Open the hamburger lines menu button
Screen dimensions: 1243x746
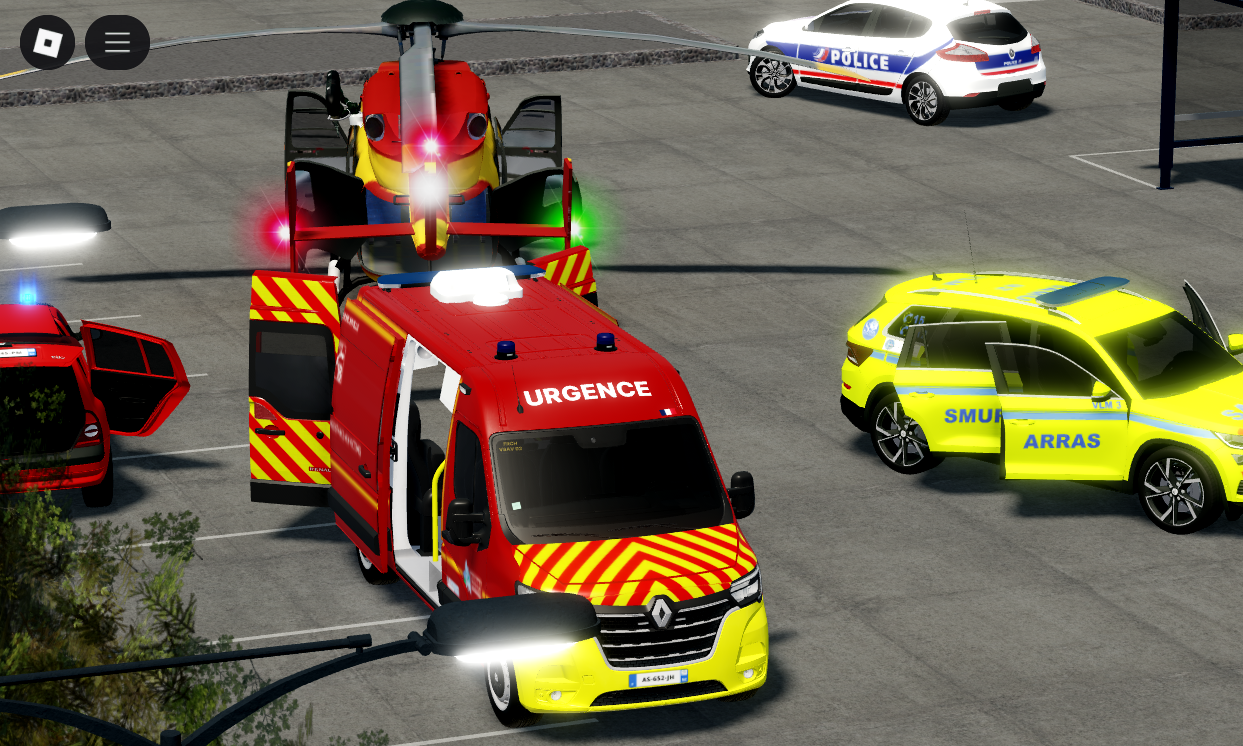click(117, 42)
